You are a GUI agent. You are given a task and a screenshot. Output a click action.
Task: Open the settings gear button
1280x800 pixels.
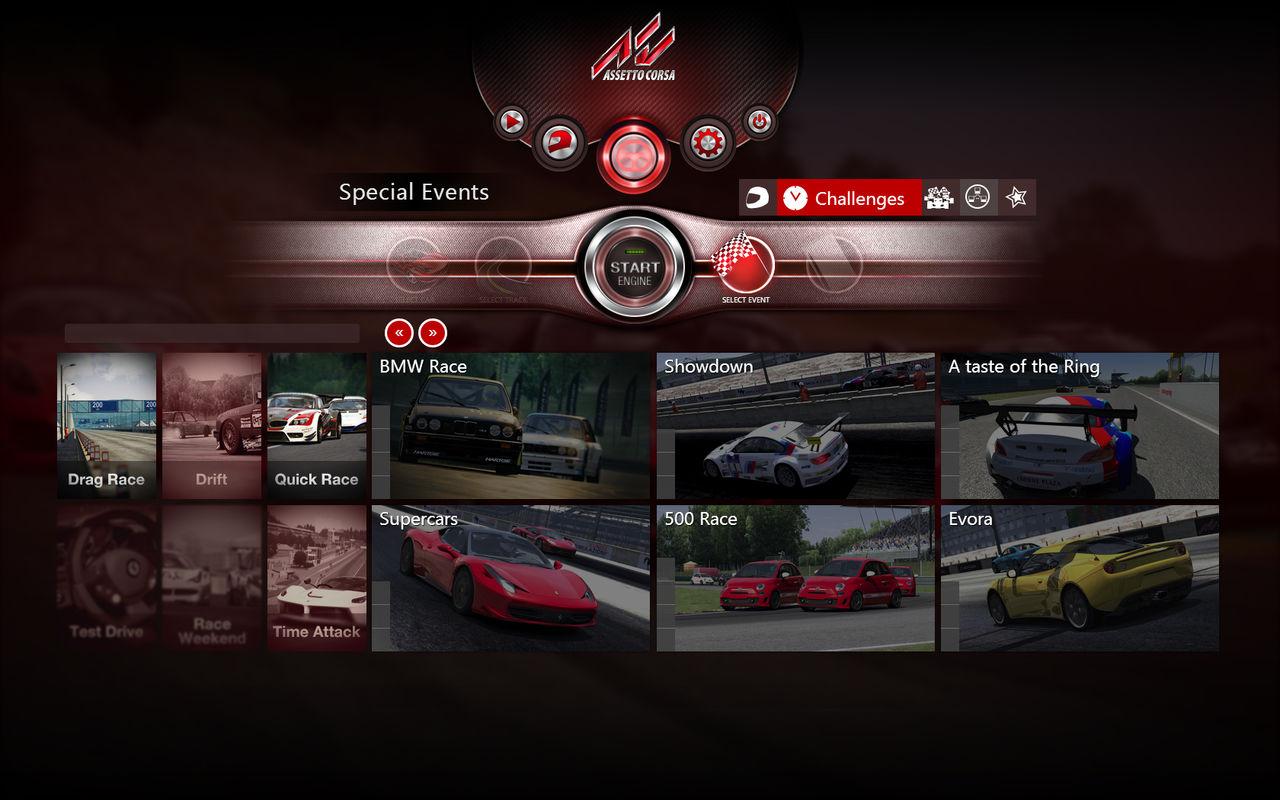tap(707, 143)
